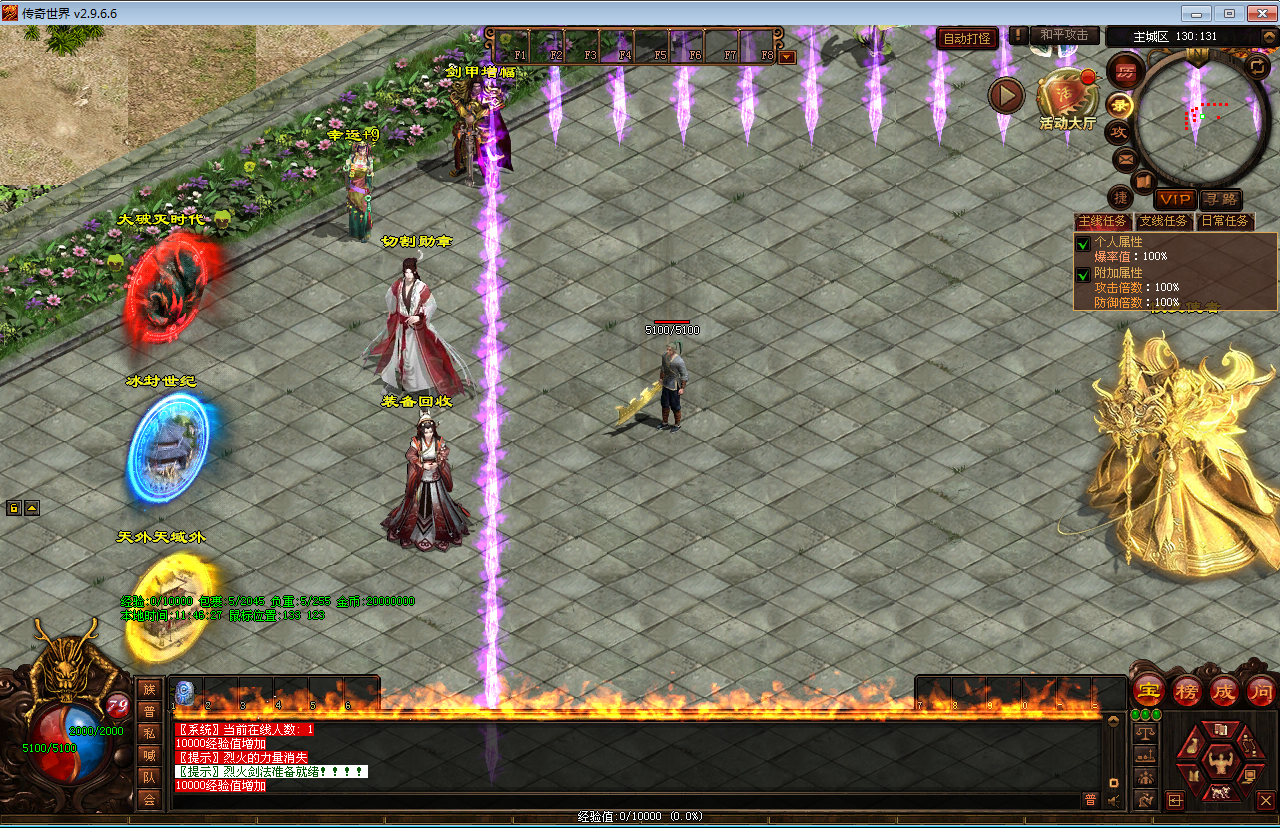Click the round play arrow button
Screen dimensions: 1280x828
click(x=1006, y=96)
